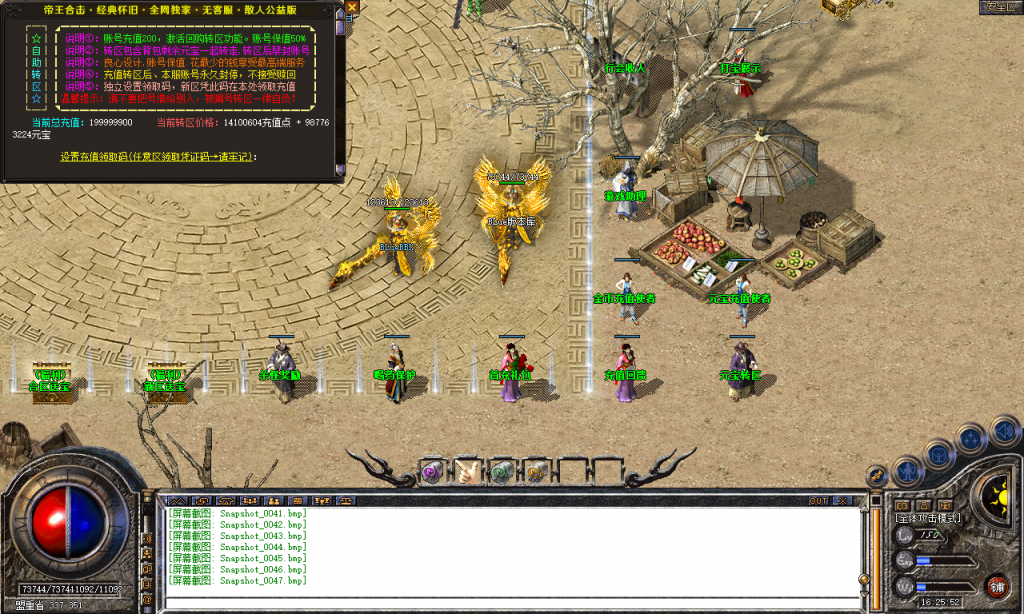The width and height of the screenshot is (1024, 614).
Task: Click the chat text input field
Action: [510, 603]
